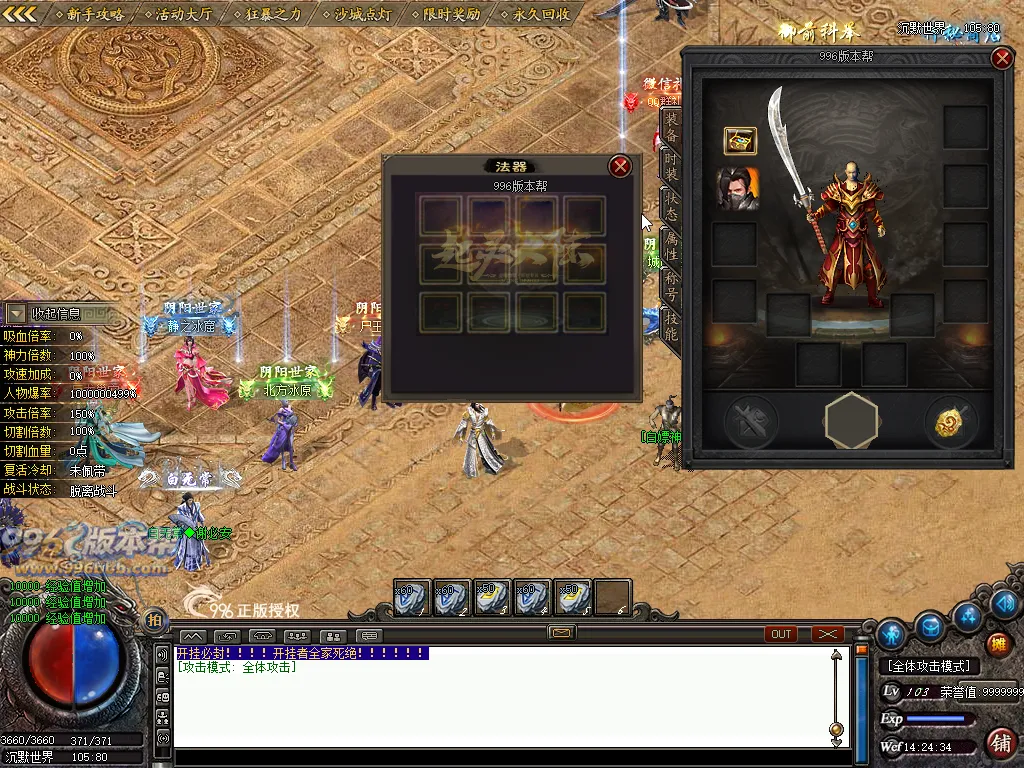Click the mail envelope icon above chat

[562, 632]
